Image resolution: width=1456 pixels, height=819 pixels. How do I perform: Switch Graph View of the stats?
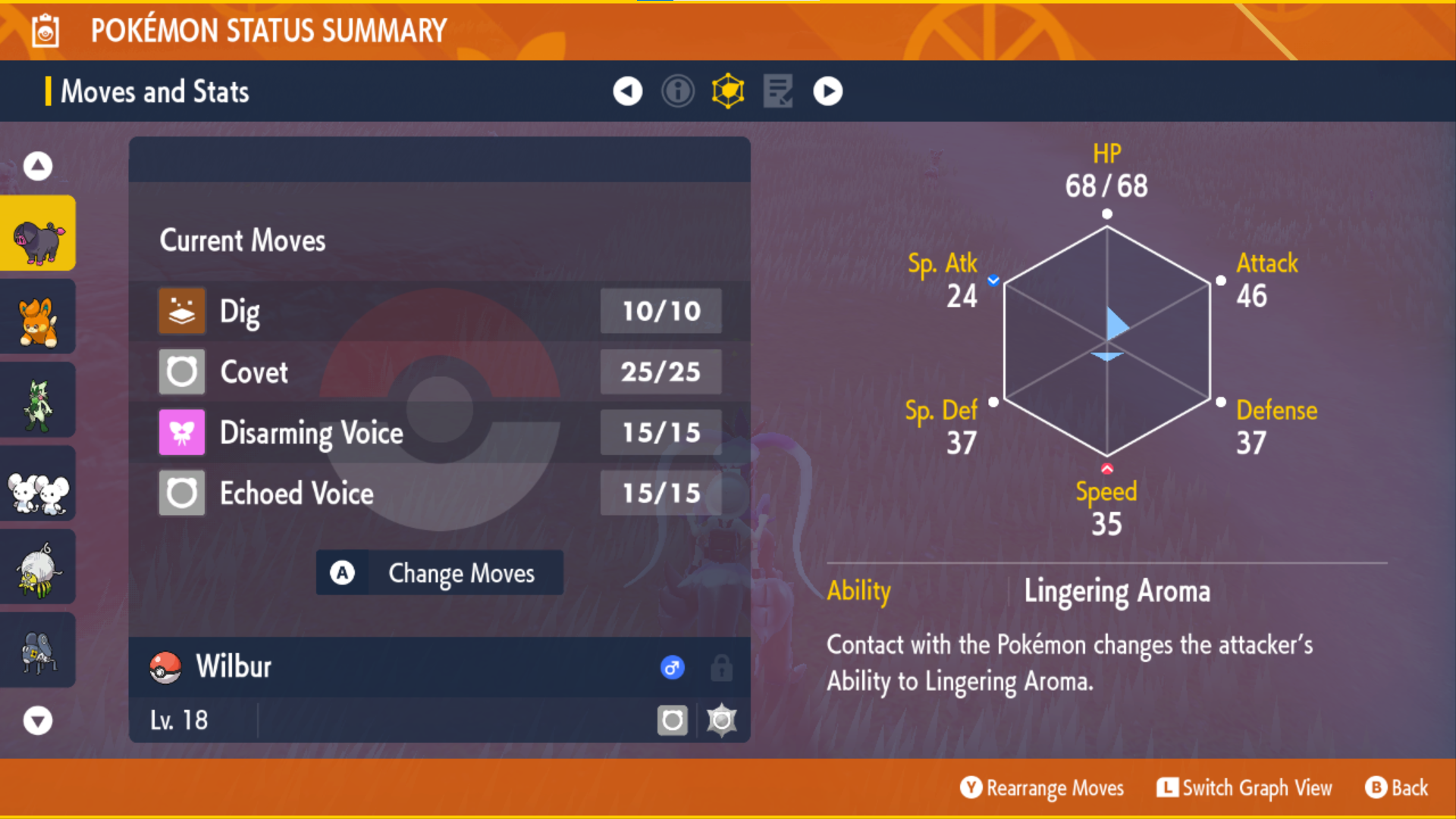(1244, 788)
